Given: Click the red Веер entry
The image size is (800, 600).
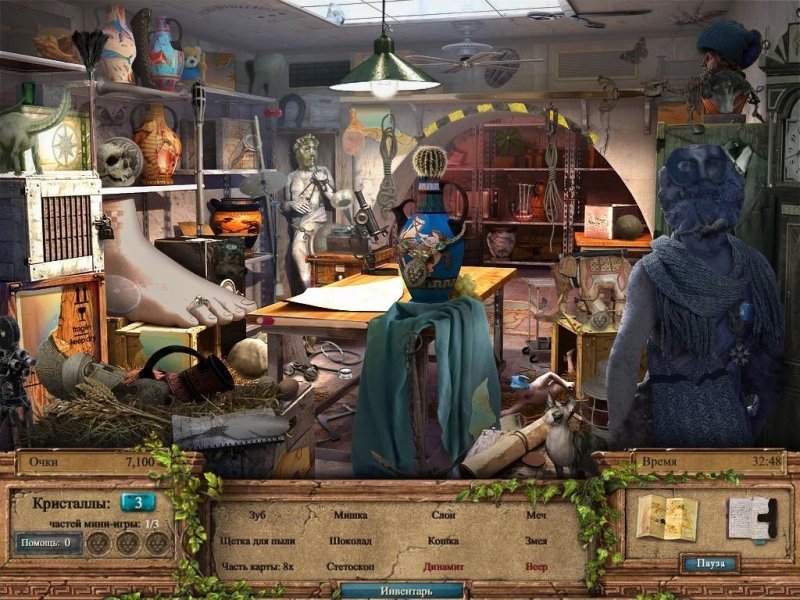Looking at the screenshot, I should click(536, 567).
